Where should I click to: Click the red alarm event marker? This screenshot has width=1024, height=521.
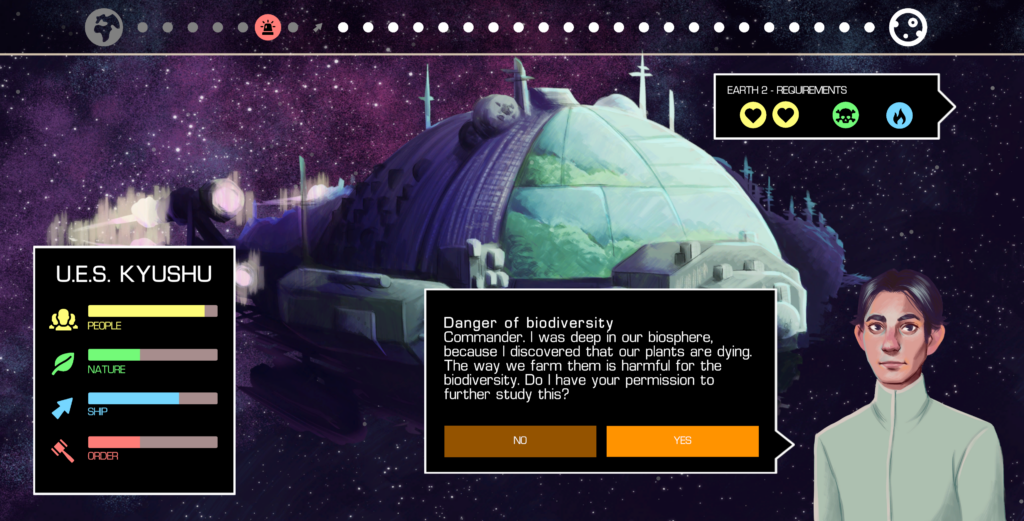(x=268, y=27)
